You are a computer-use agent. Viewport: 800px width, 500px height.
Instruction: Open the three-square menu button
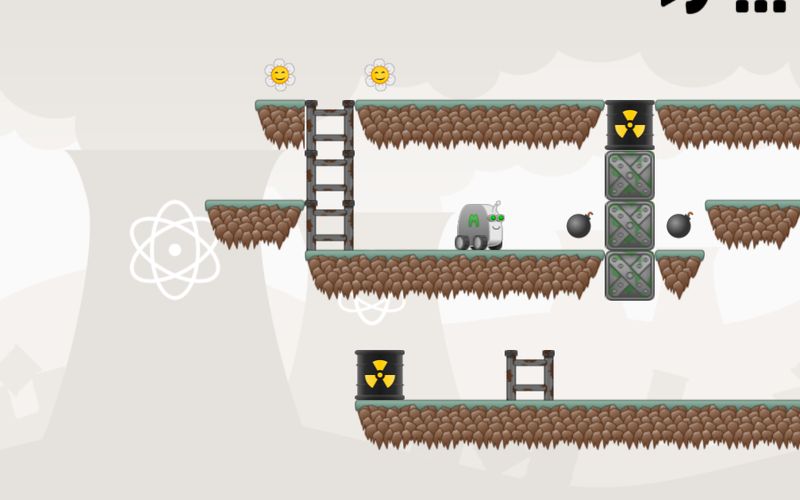pyautogui.click(x=760, y=5)
